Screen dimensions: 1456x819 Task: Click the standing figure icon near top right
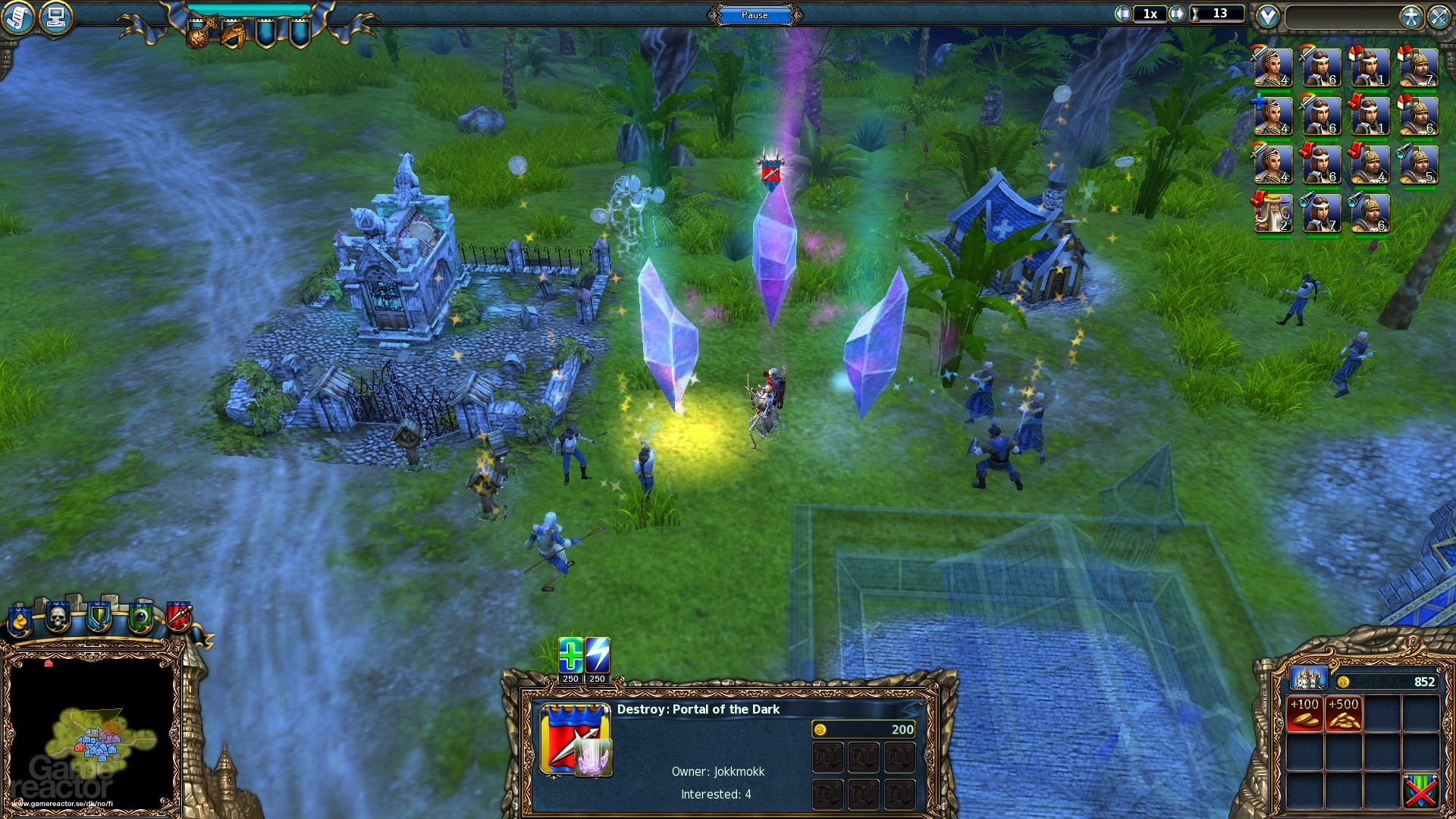1410,17
